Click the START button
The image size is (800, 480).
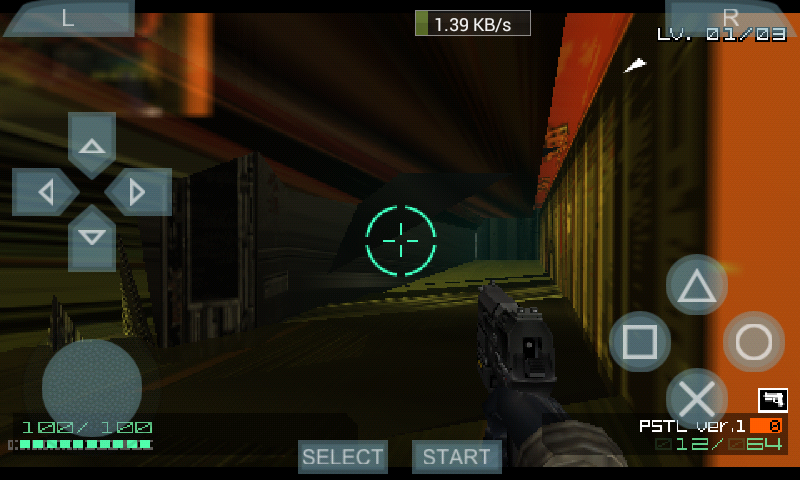457,457
